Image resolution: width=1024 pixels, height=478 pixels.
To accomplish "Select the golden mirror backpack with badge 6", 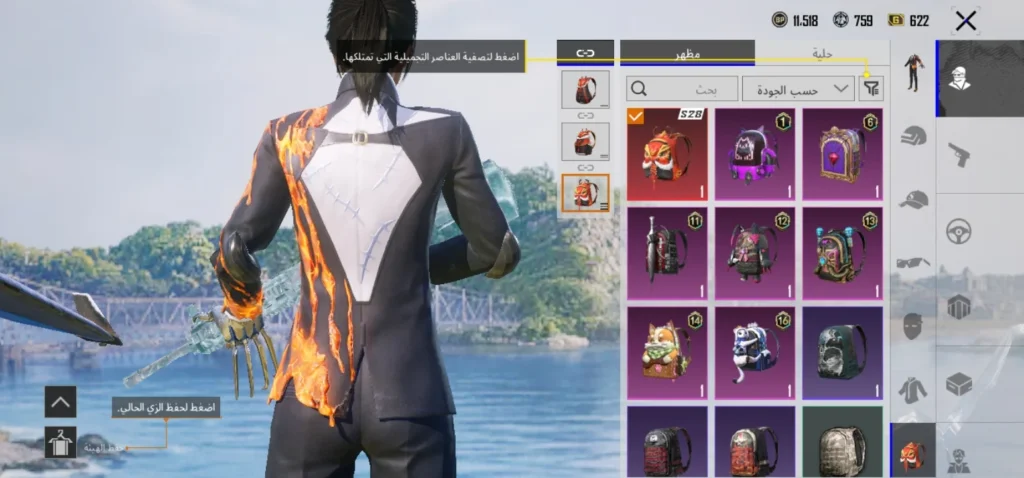I will [843, 154].
